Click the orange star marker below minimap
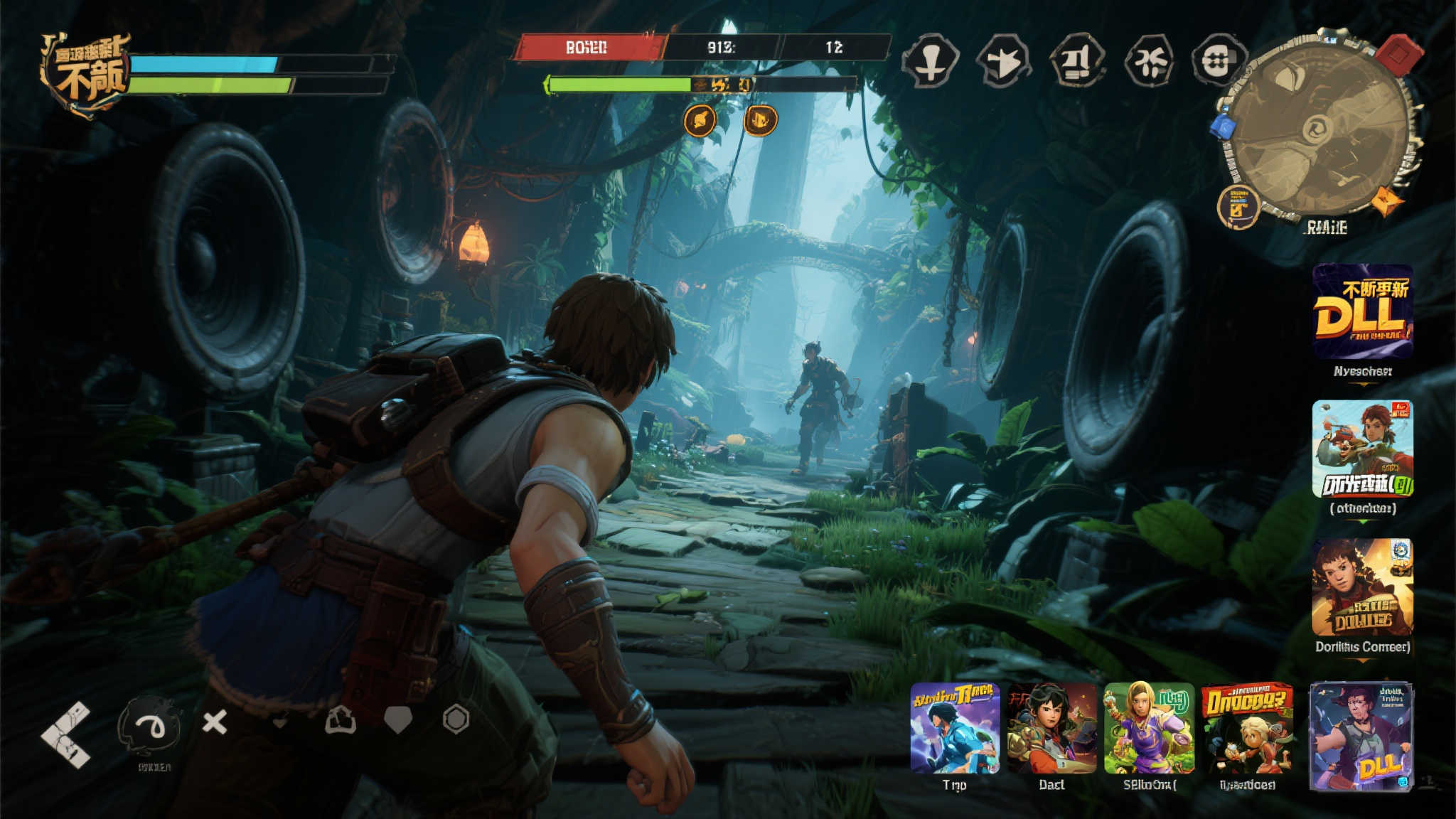Viewport: 1456px width, 819px height. coord(1387,201)
